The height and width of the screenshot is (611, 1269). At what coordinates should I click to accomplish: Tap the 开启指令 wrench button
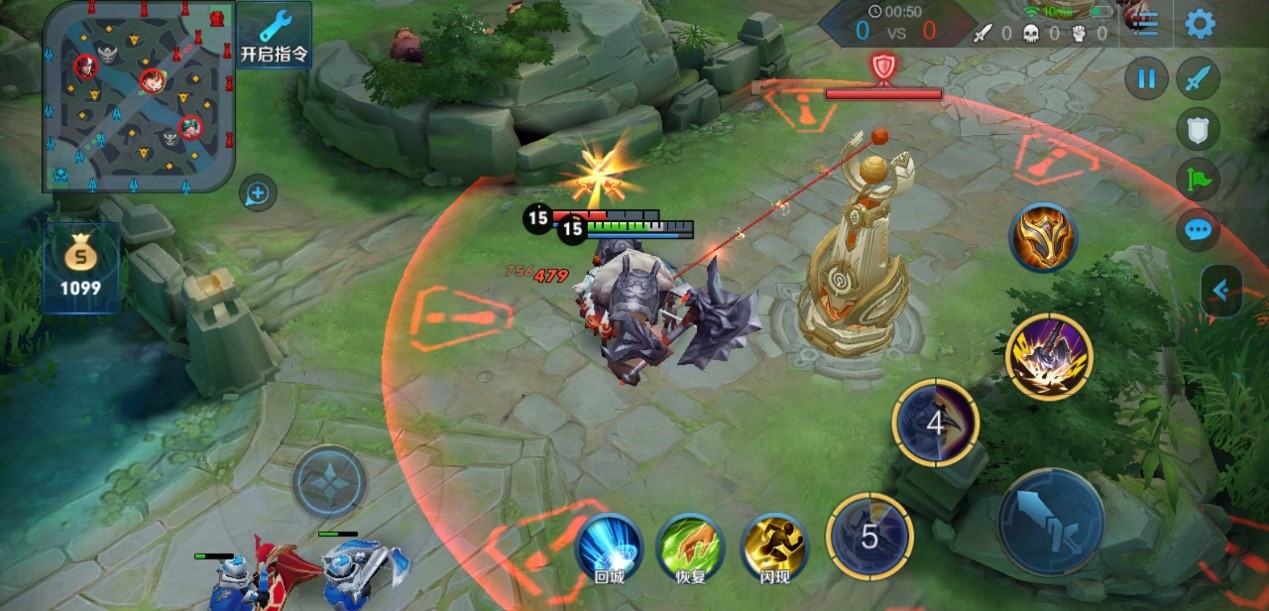coord(274,35)
